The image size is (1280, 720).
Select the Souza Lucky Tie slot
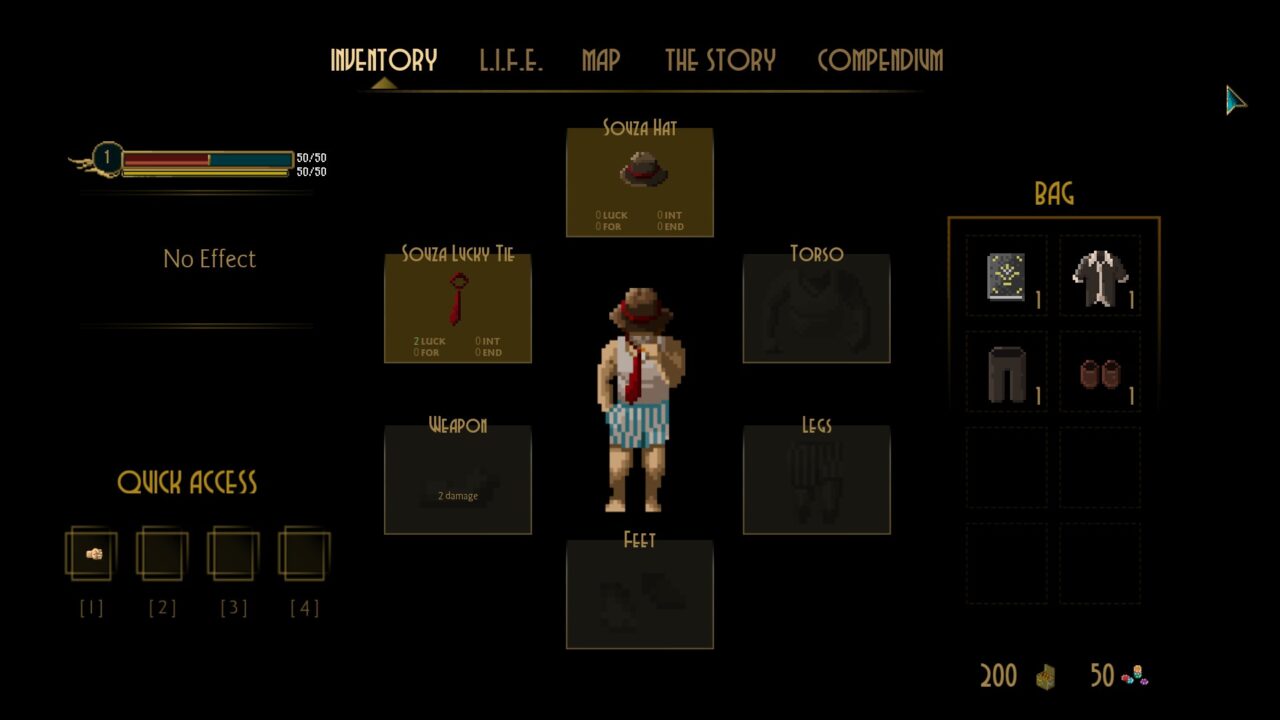click(458, 308)
